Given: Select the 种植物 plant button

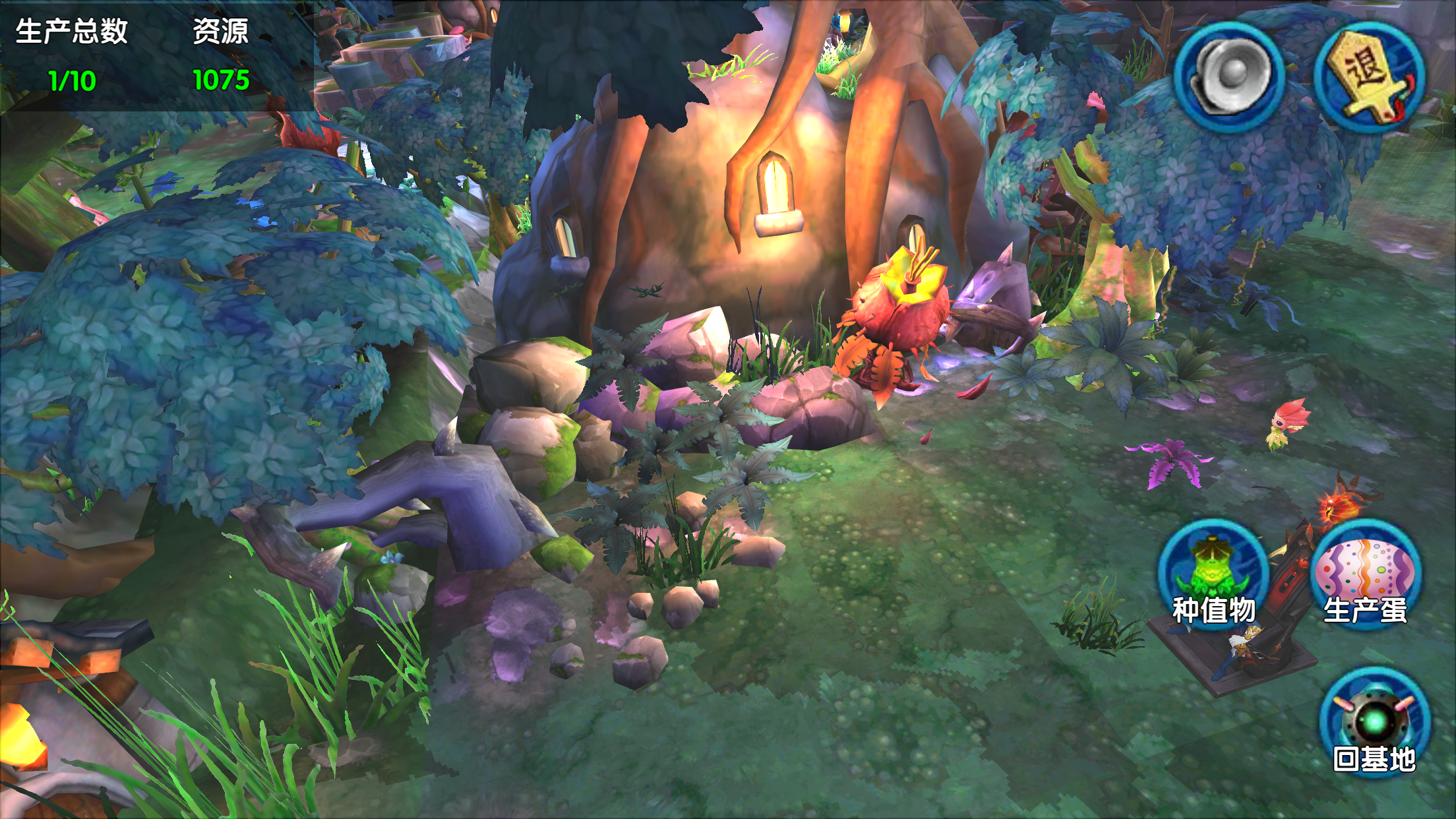Looking at the screenshot, I should click(1213, 575).
